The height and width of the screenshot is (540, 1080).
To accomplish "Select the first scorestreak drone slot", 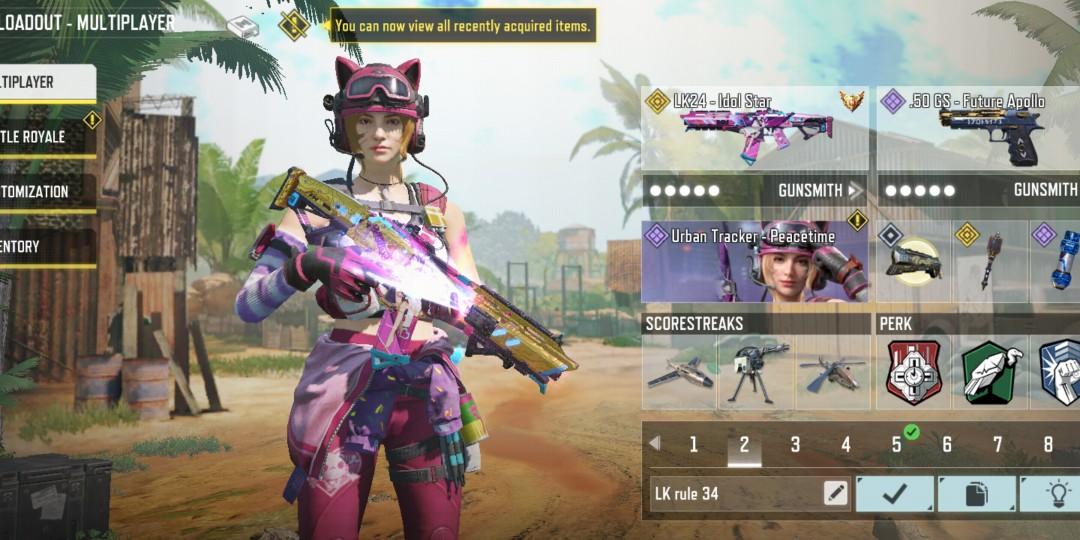I will [679, 372].
